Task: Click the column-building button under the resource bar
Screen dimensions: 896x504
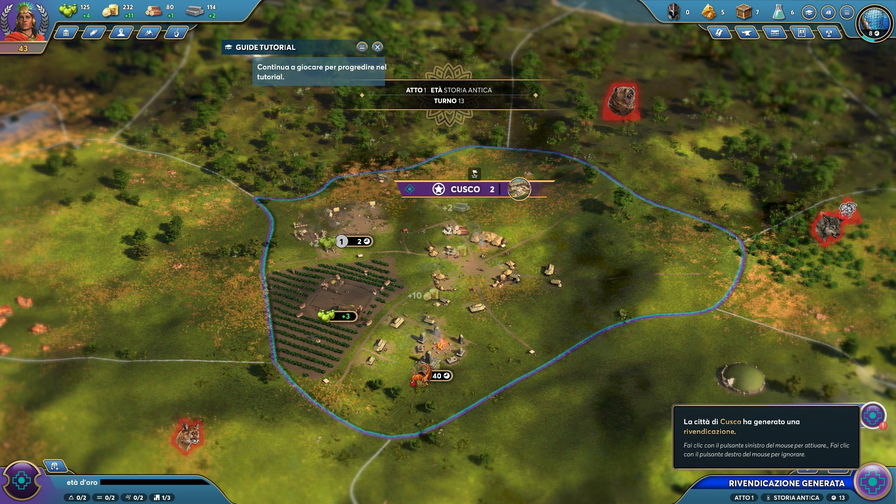Action: point(68,32)
